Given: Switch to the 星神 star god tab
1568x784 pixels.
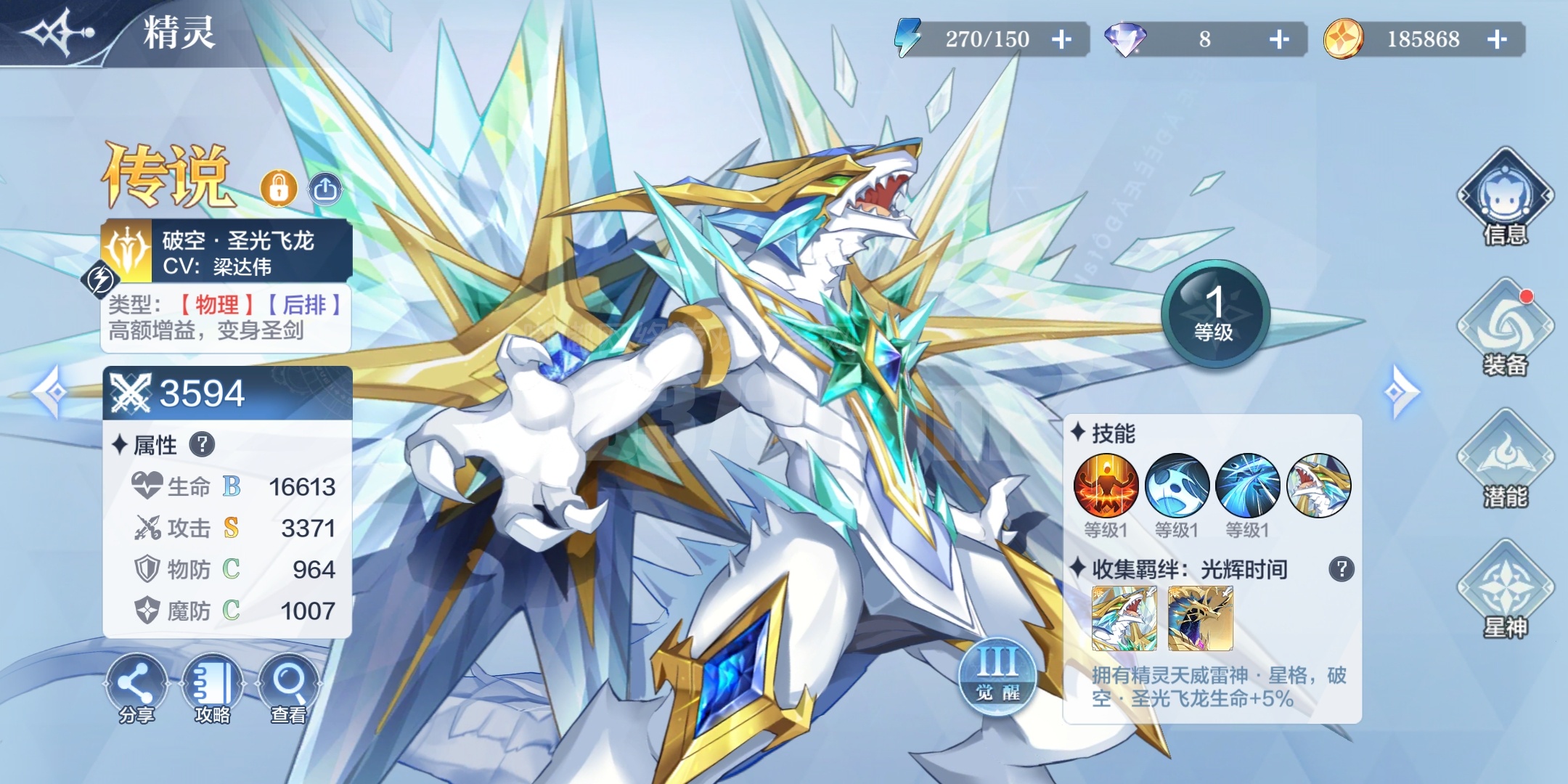Looking at the screenshot, I should (1506, 589).
